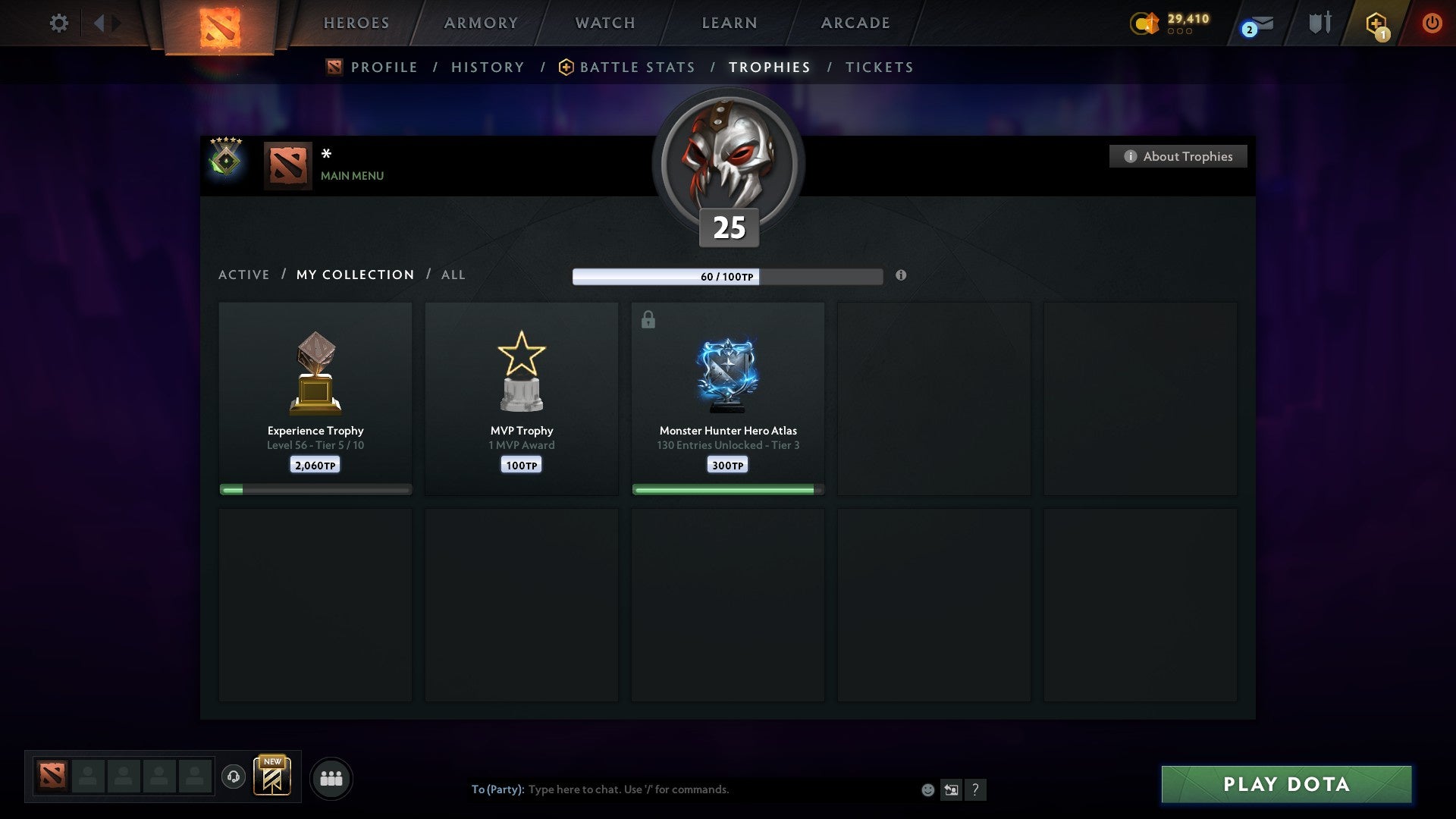The image size is (1456, 819).
Task: Open the ARCADE menu
Action: tap(855, 23)
